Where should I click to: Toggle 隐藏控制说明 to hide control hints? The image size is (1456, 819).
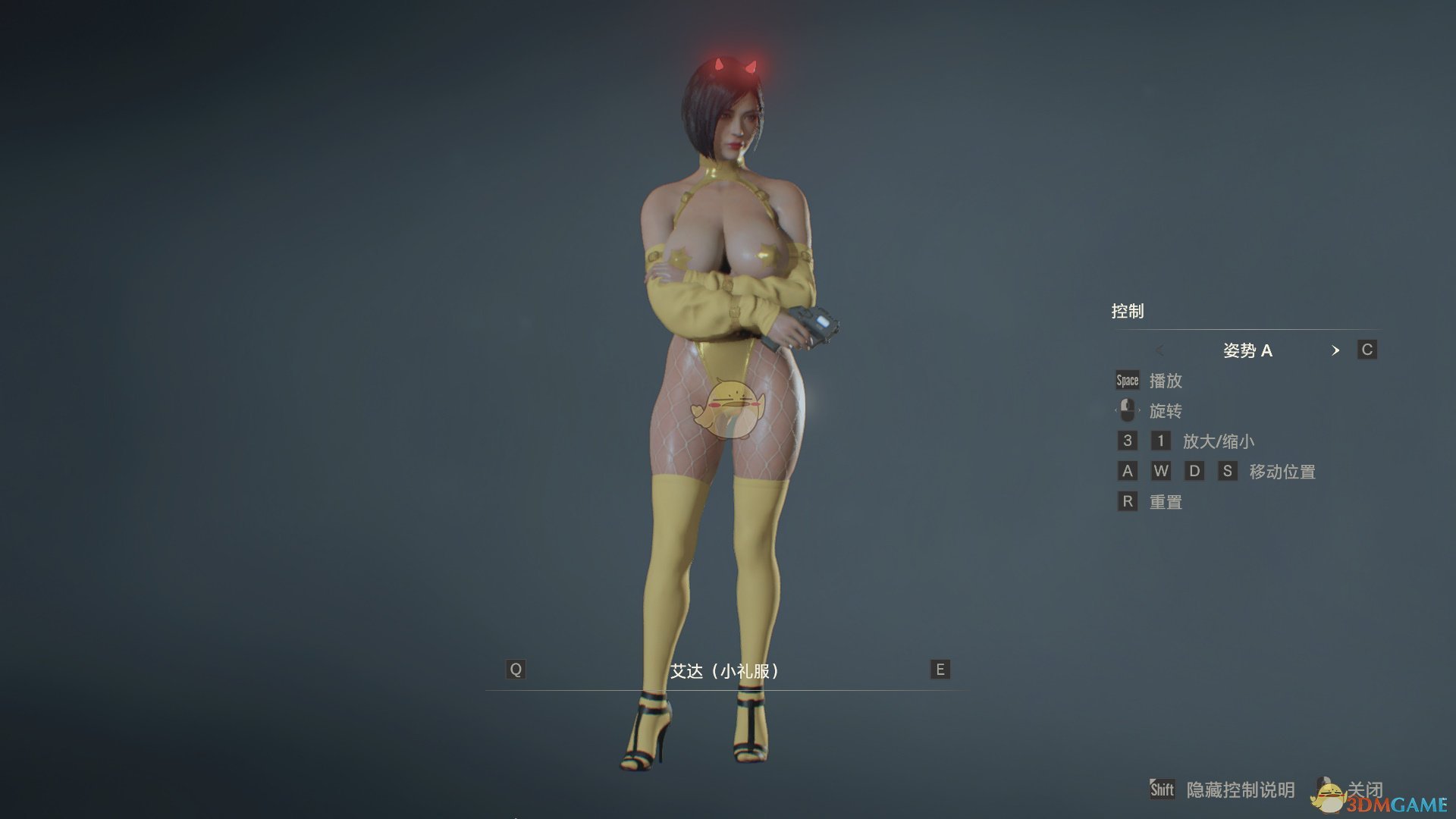click(1244, 789)
